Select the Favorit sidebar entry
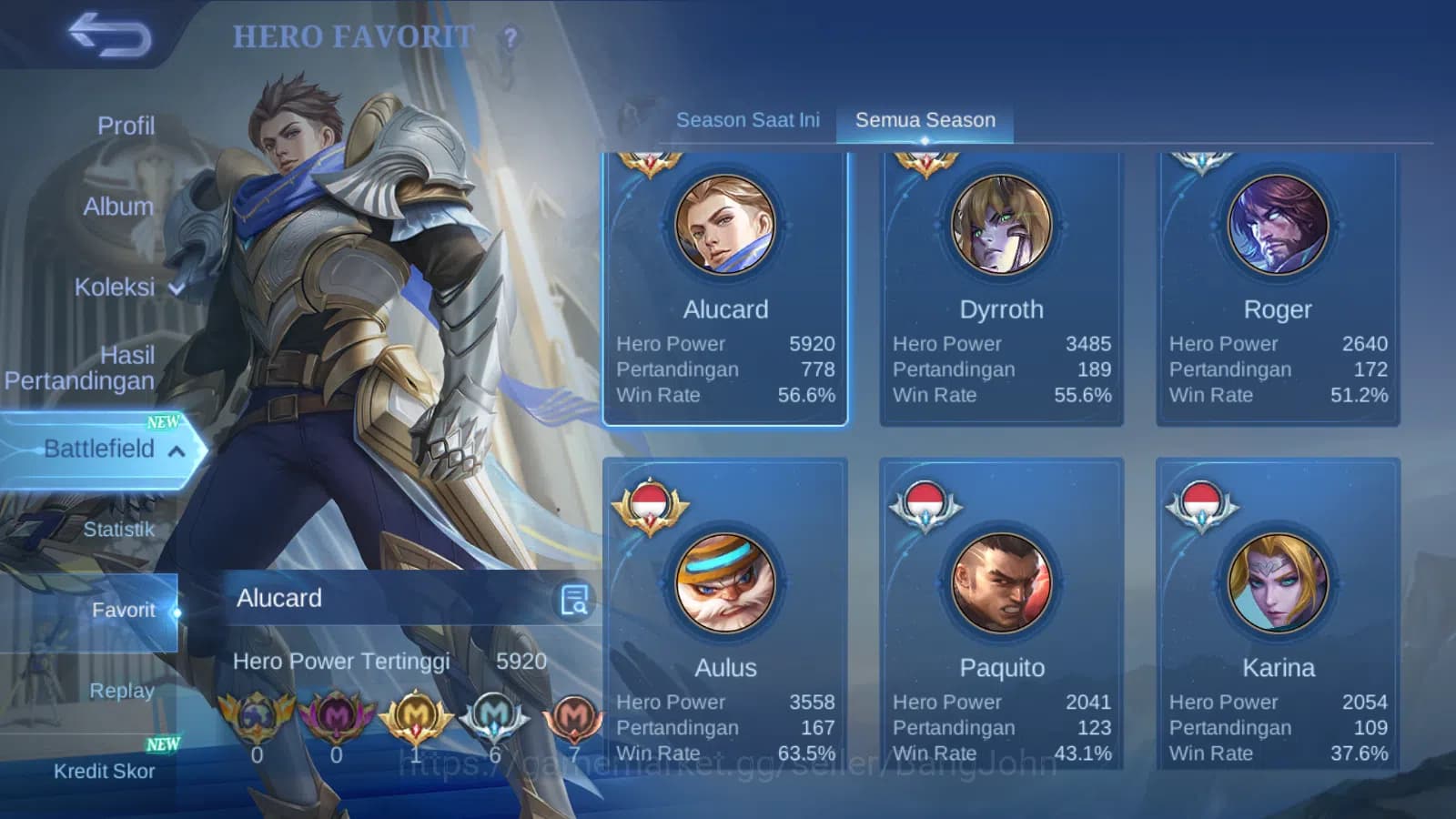The image size is (1456, 819). pos(125,610)
